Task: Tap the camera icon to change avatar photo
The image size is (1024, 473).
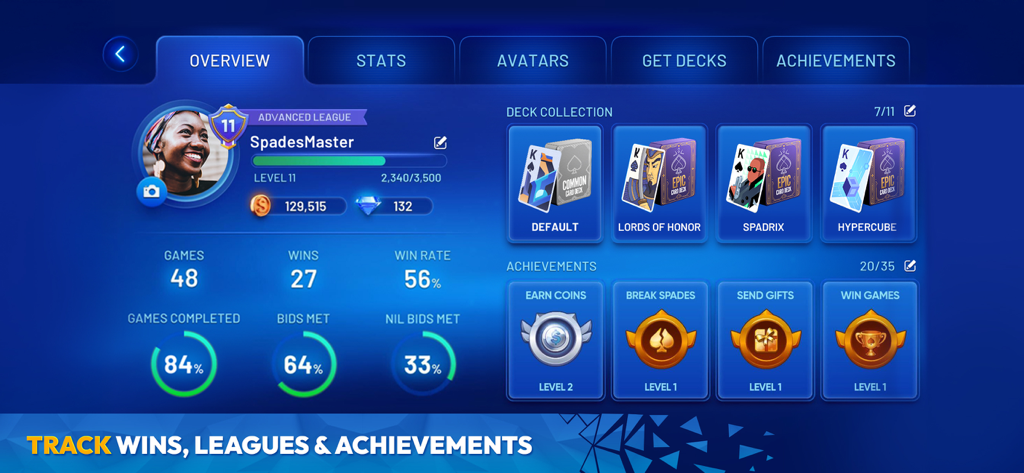Action: click(x=152, y=192)
